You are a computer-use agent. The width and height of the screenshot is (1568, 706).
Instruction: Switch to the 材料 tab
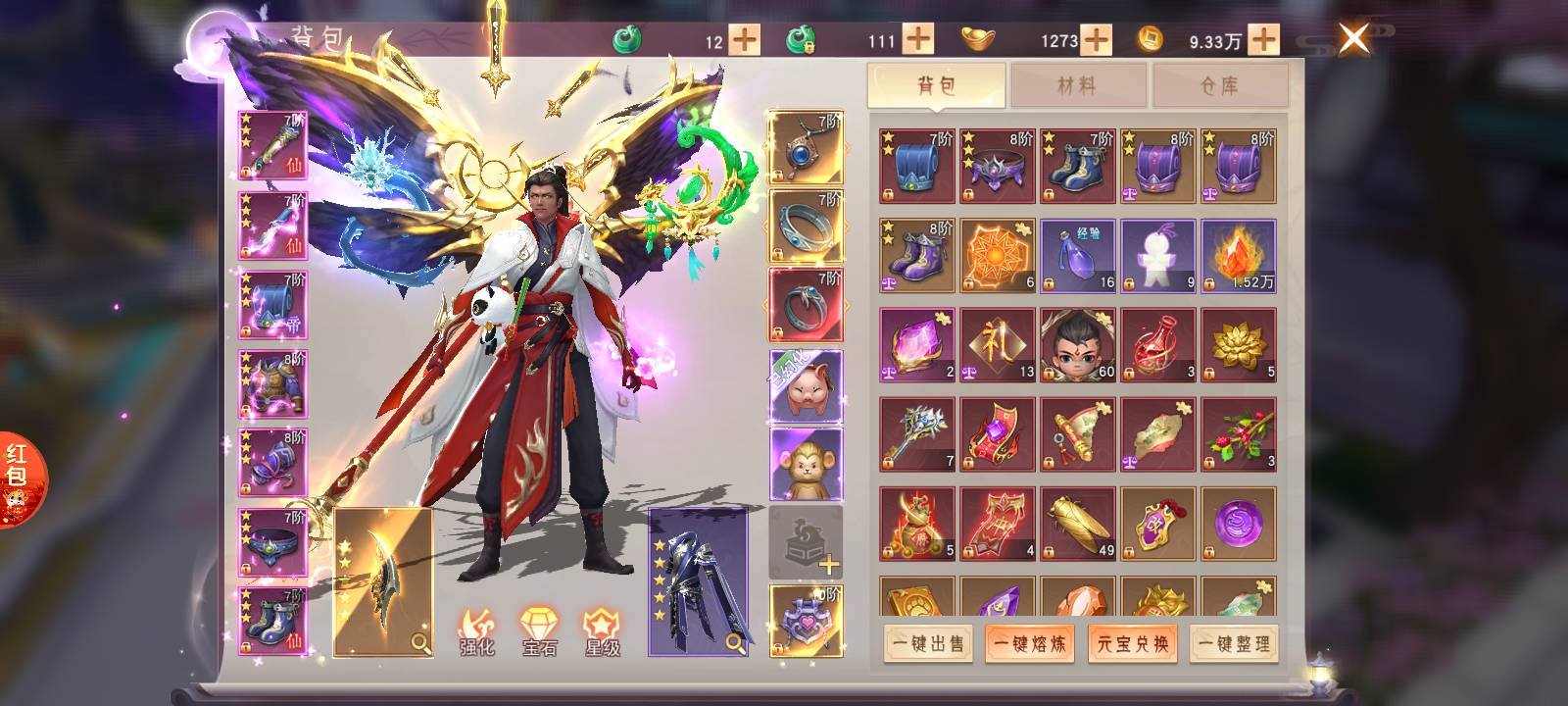1077,85
